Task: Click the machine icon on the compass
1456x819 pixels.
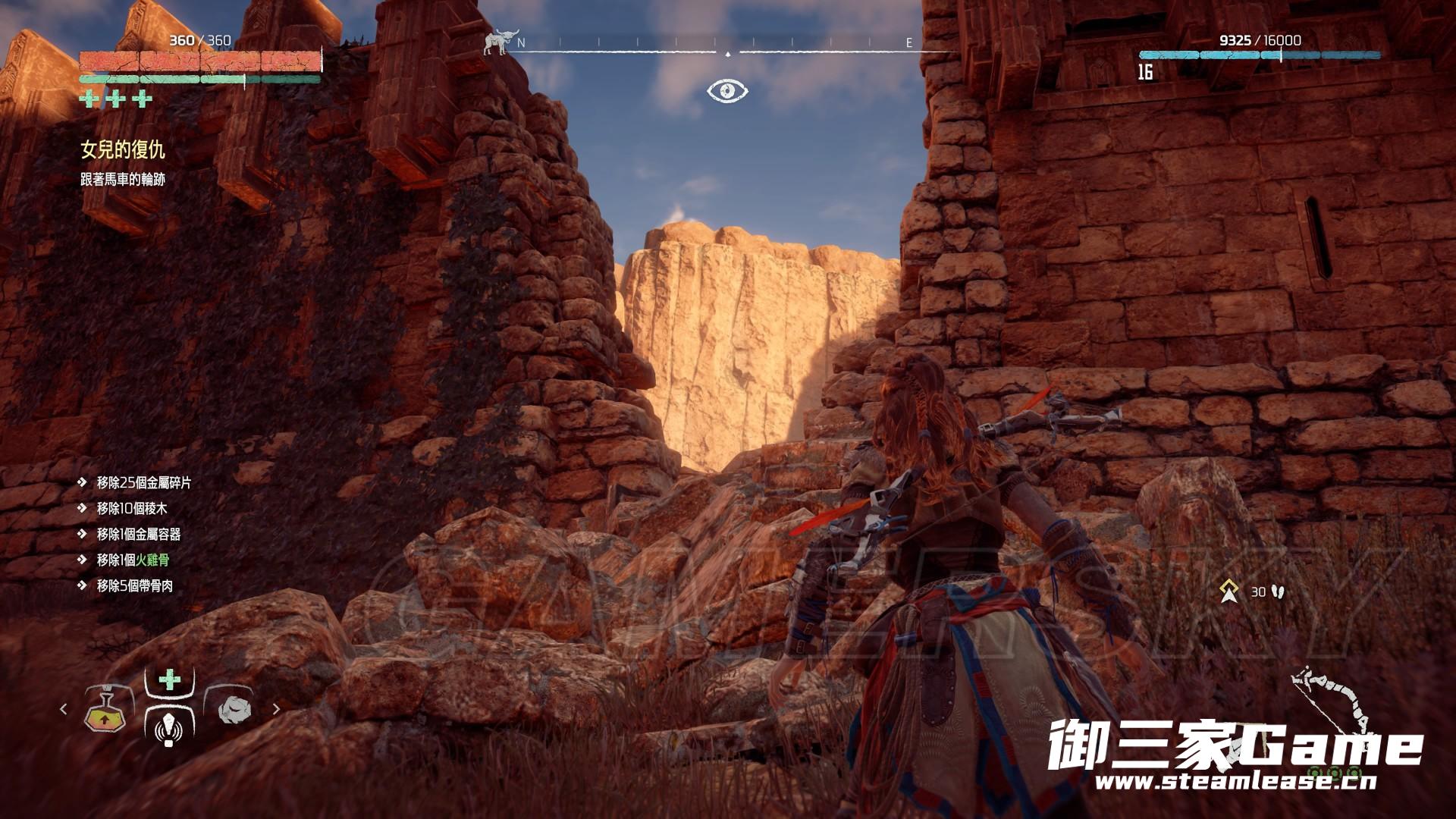Action: [496, 42]
